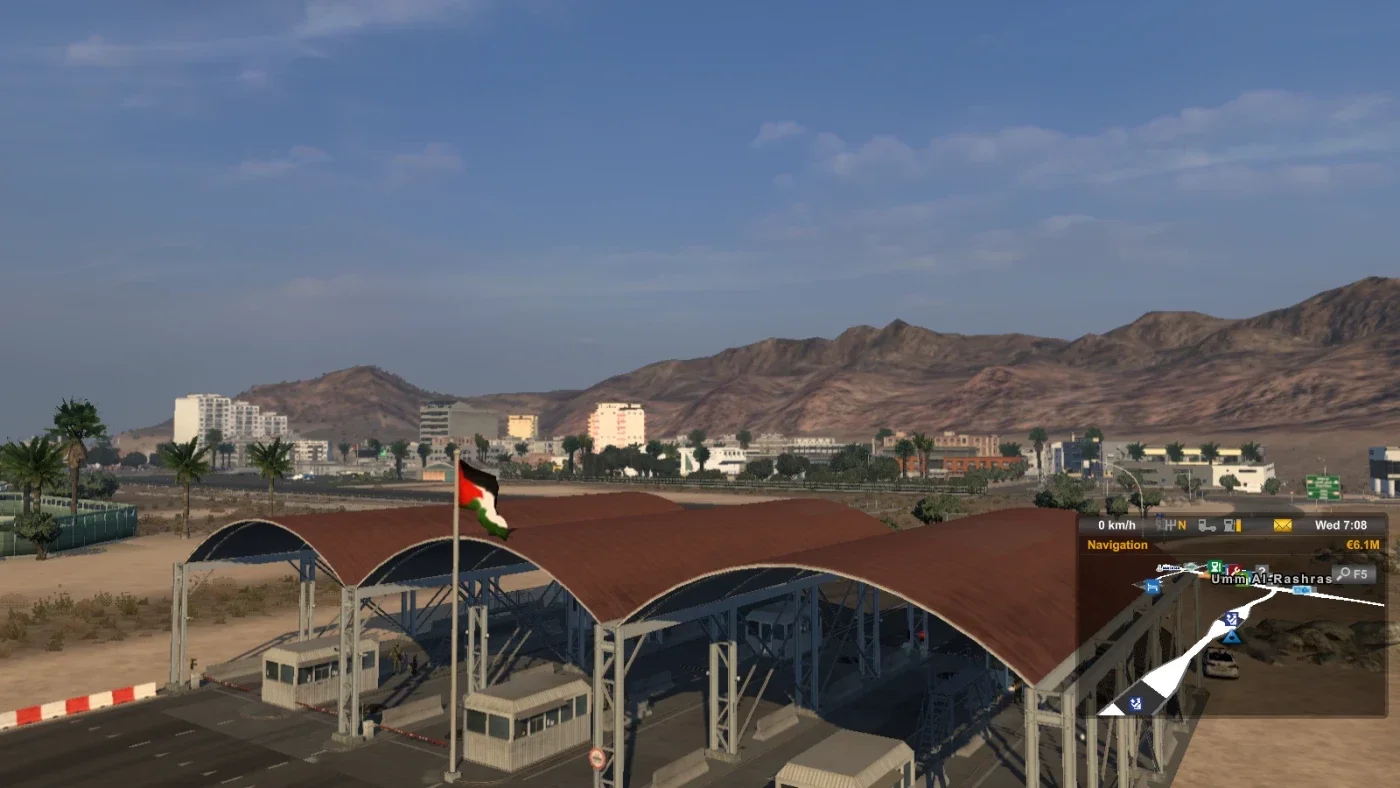The height and width of the screenshot is (788, 1400).
Task: Click the 0 km/h speed readout
Action: pos(1116,523)
